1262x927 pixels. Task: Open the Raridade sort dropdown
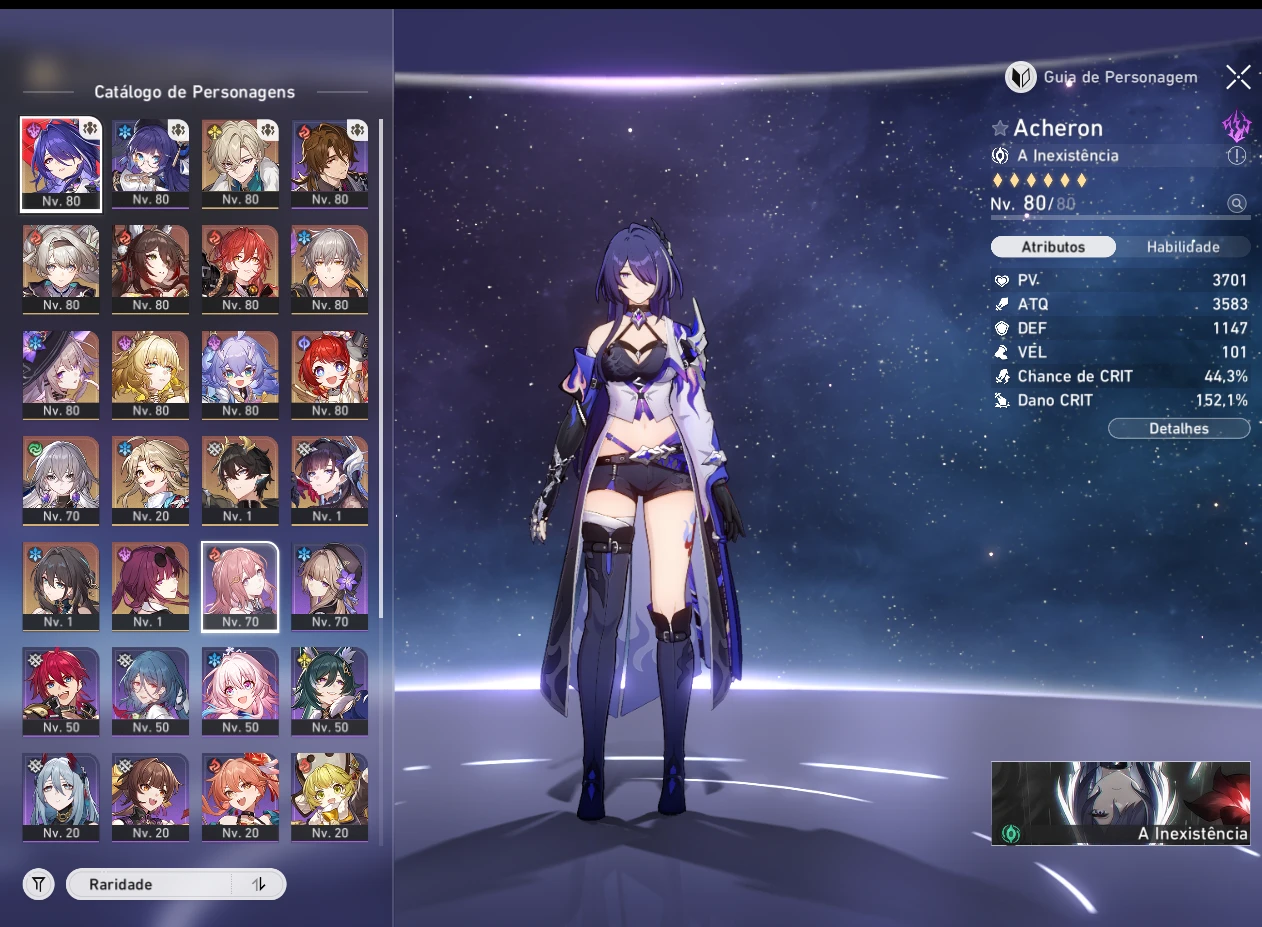pos(150,884)
